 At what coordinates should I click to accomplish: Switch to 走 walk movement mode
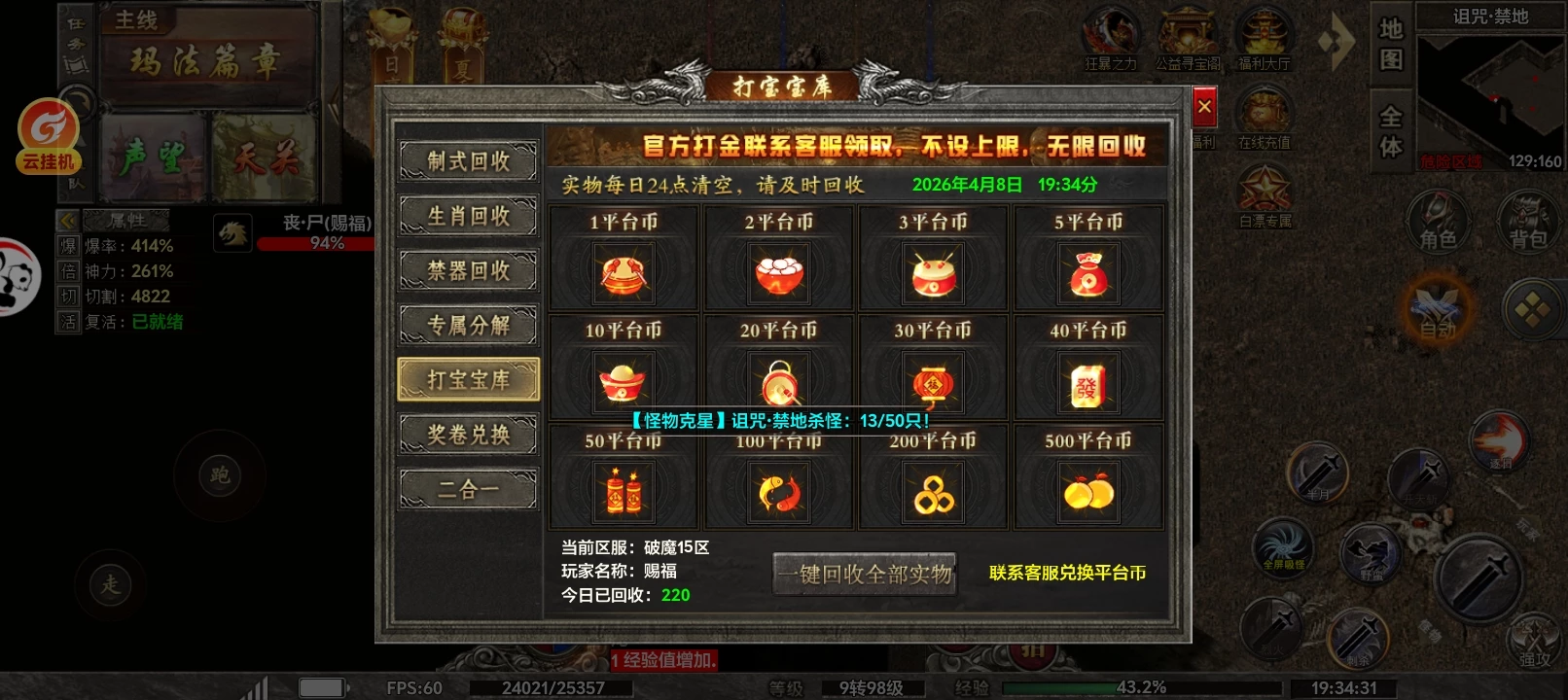(111, 587)
